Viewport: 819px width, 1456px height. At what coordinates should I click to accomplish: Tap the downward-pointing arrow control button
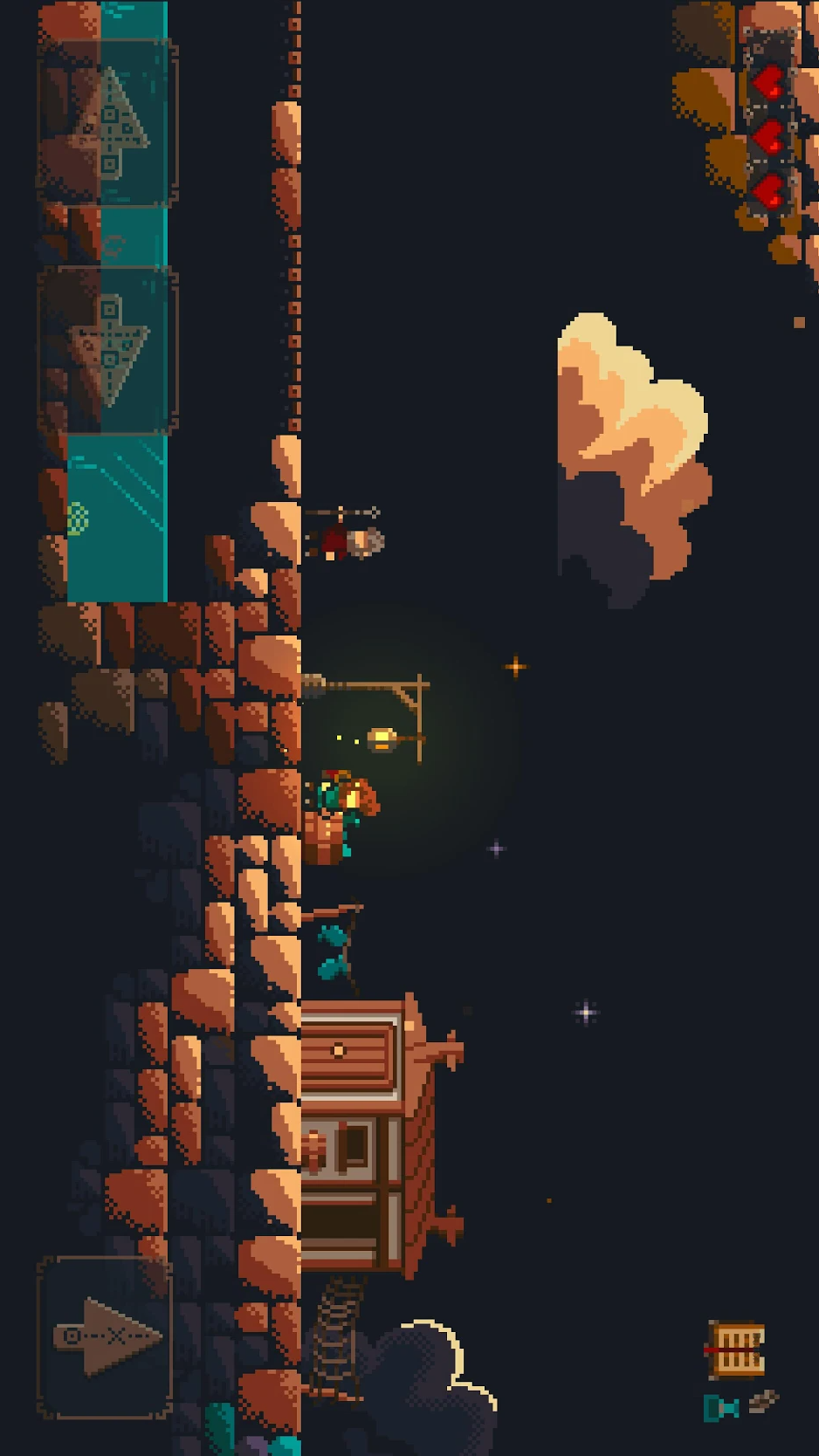tap(108, 350)
